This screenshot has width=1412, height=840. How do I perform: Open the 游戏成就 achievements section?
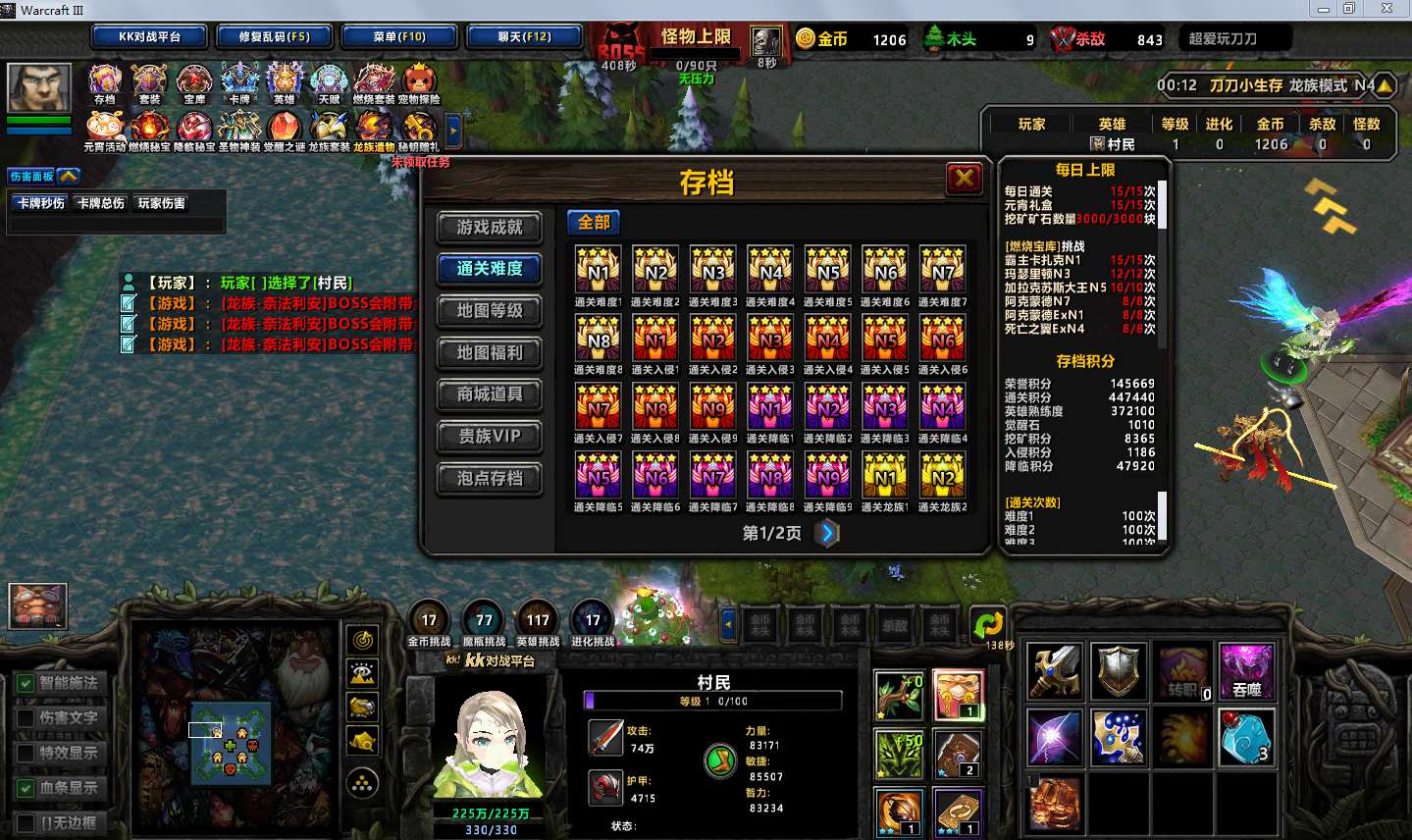[489, 227]
